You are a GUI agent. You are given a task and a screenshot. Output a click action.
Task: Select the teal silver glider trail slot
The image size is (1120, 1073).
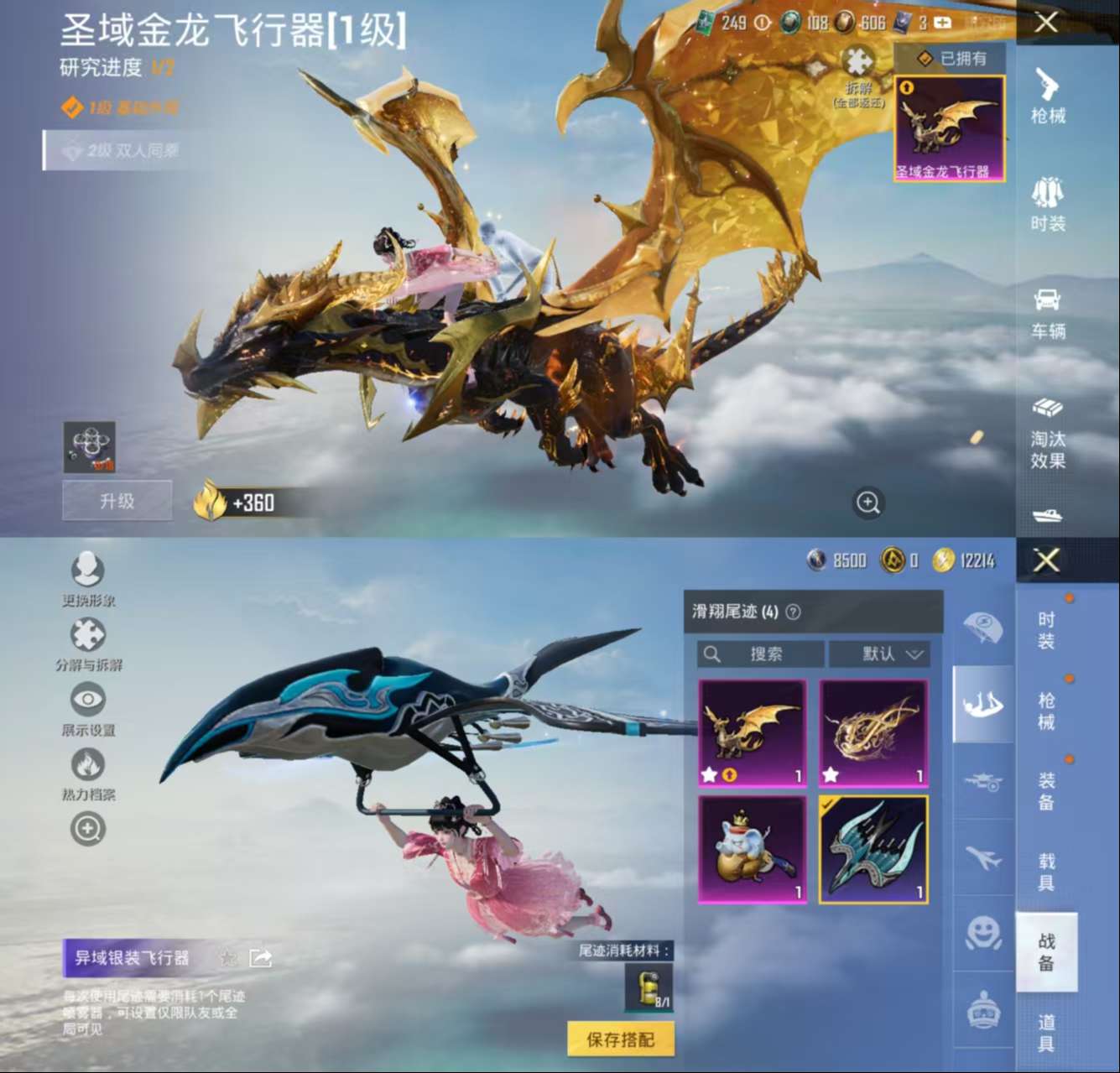tap(873, 850)
